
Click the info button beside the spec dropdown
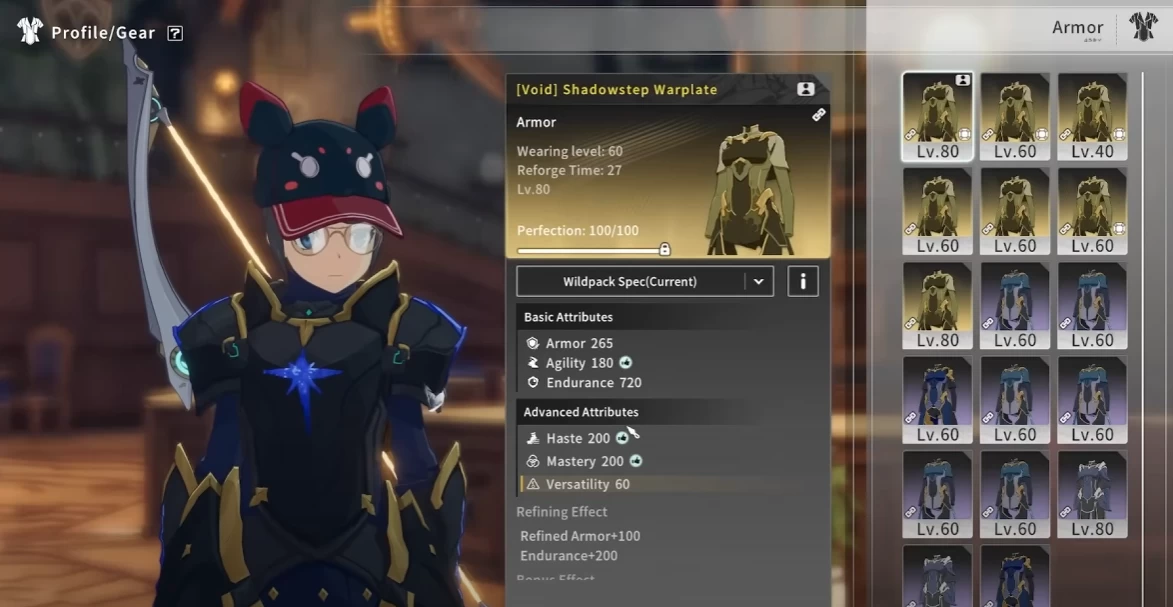tap(802, 282)
